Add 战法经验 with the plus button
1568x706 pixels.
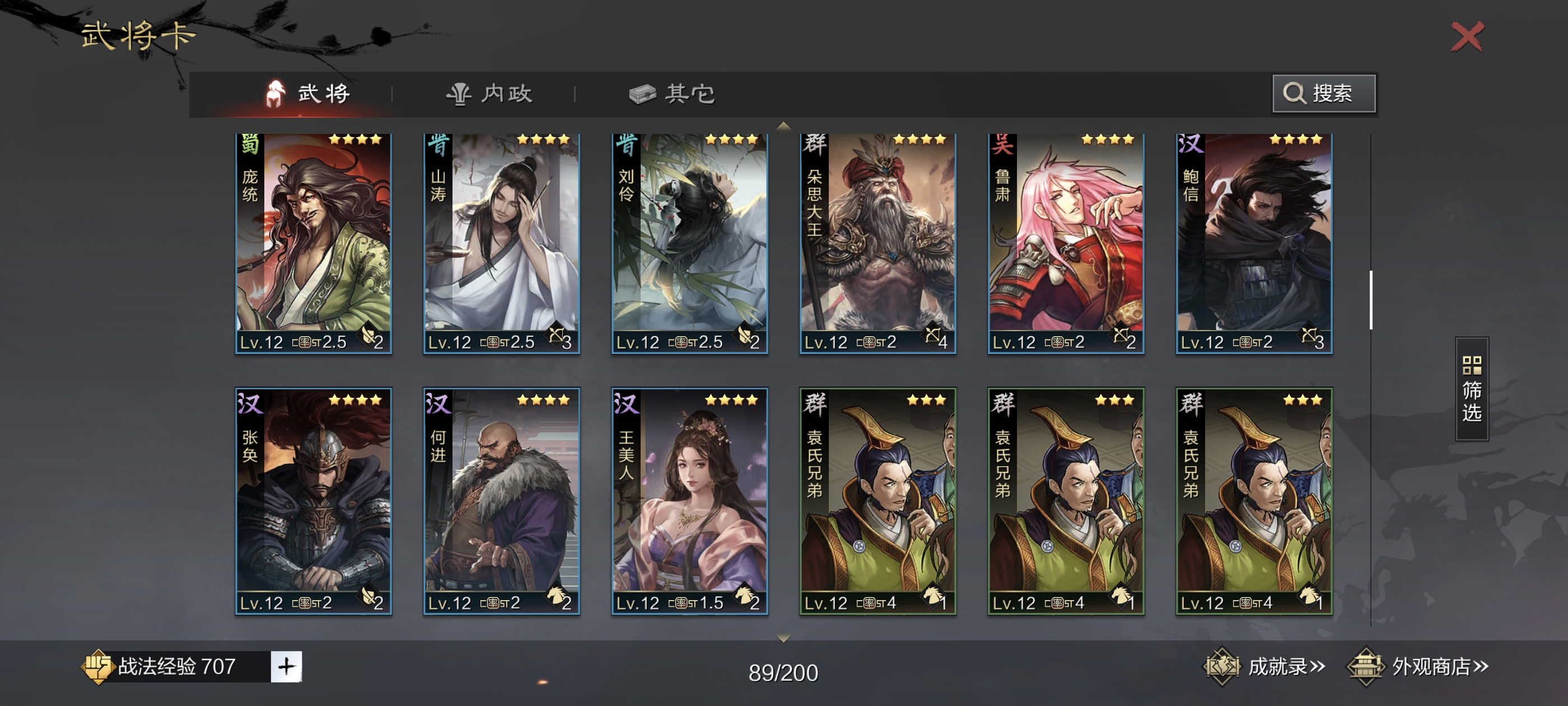click(x=286, y=666)
